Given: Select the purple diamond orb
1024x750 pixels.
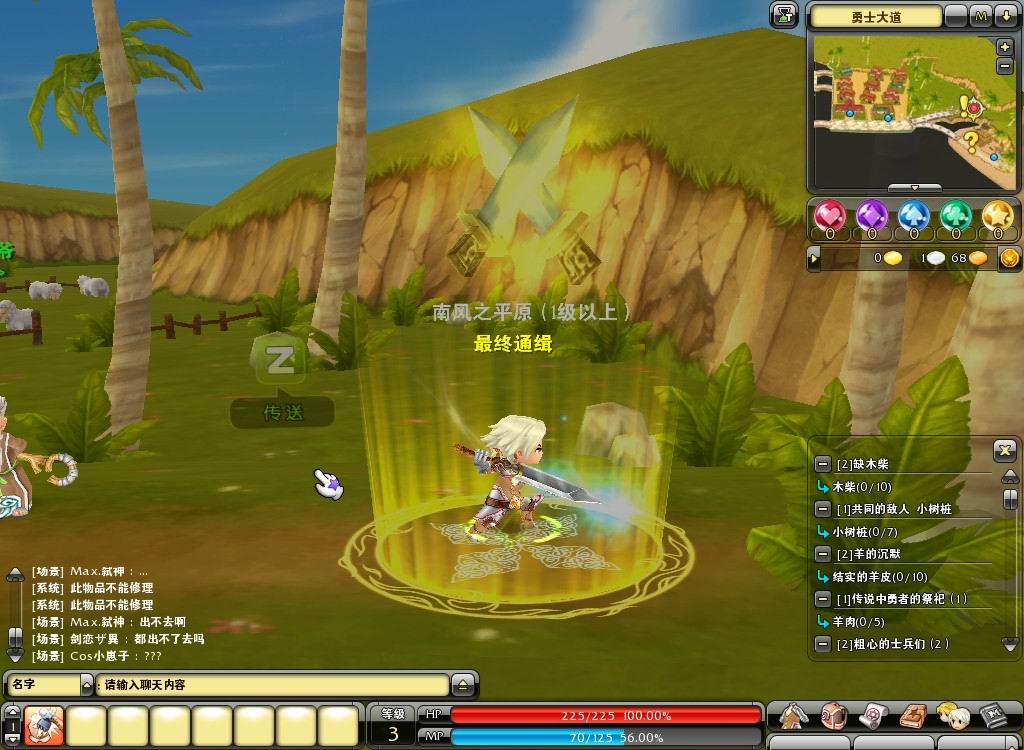Looking at the screenshot, I should coord(872,216).
